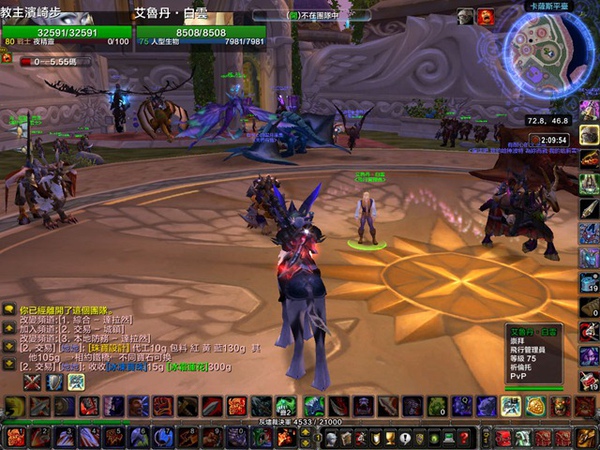This screenshot has width=600, height=450.
Task: Click the experience bar reading 4533/21000
Action: click(300, 423)
